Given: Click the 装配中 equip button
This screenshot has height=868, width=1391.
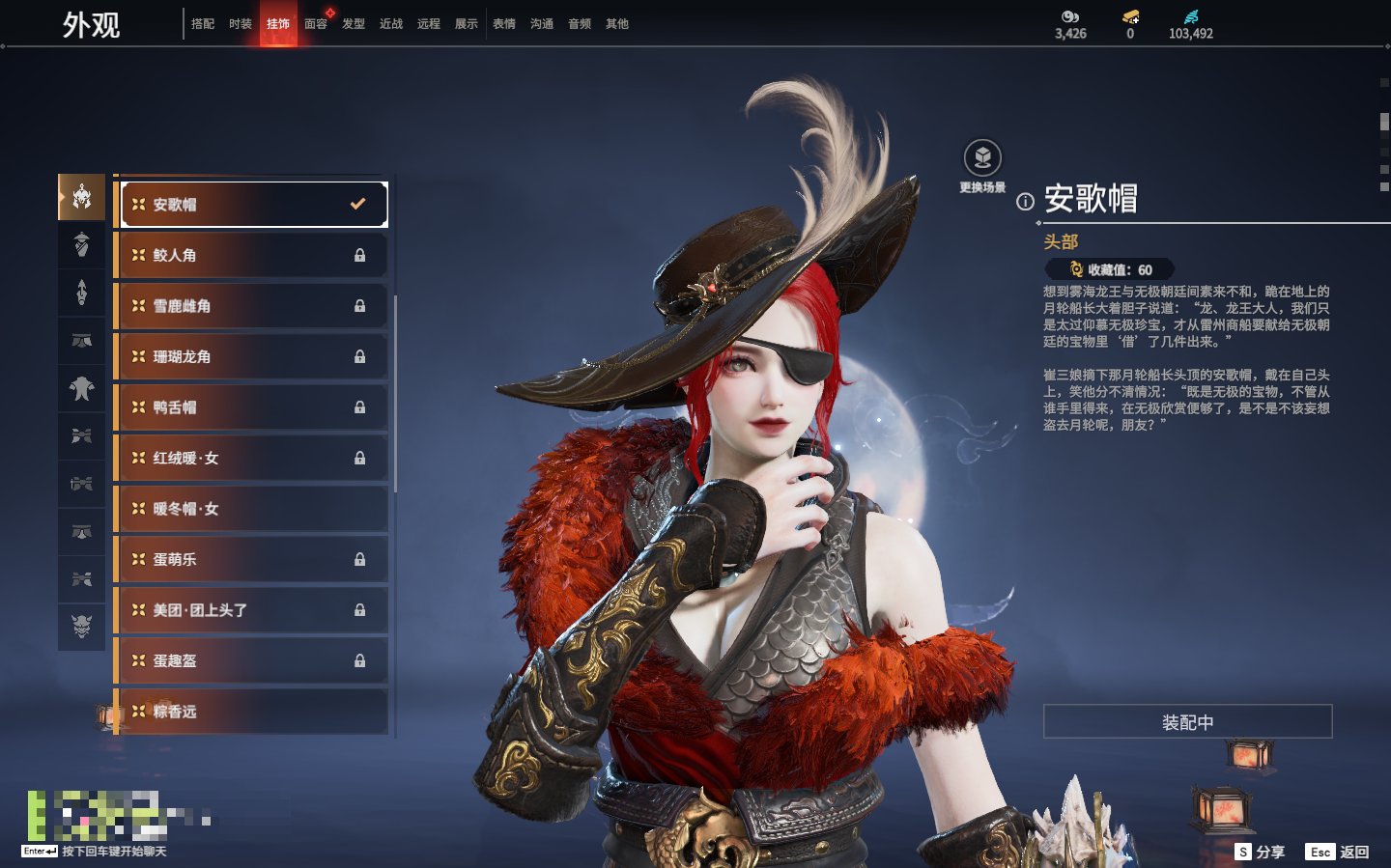Looking at the screenshot, I should click(1187, 722).
